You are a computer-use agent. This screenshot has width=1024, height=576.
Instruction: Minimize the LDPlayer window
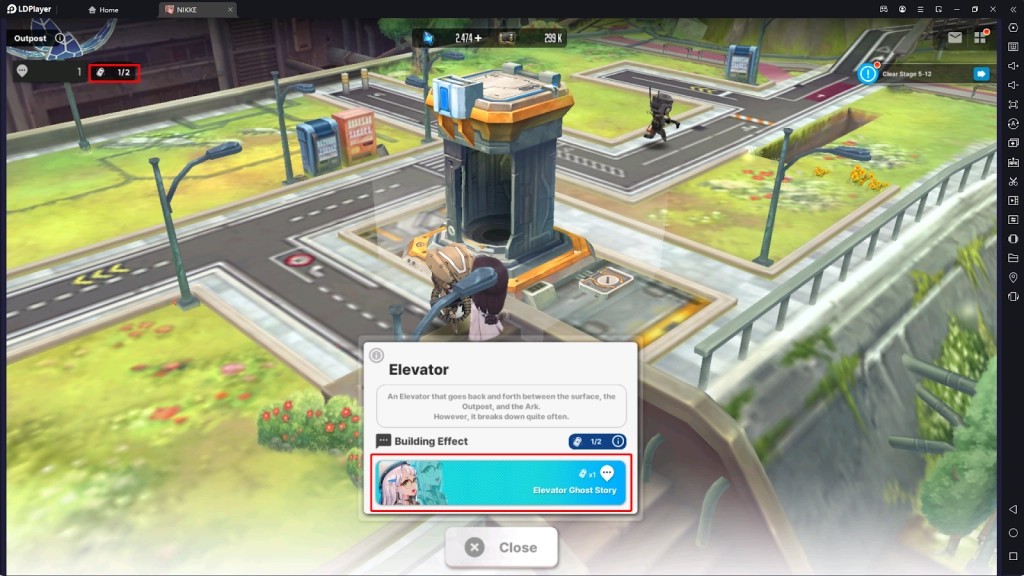[955, 9]
